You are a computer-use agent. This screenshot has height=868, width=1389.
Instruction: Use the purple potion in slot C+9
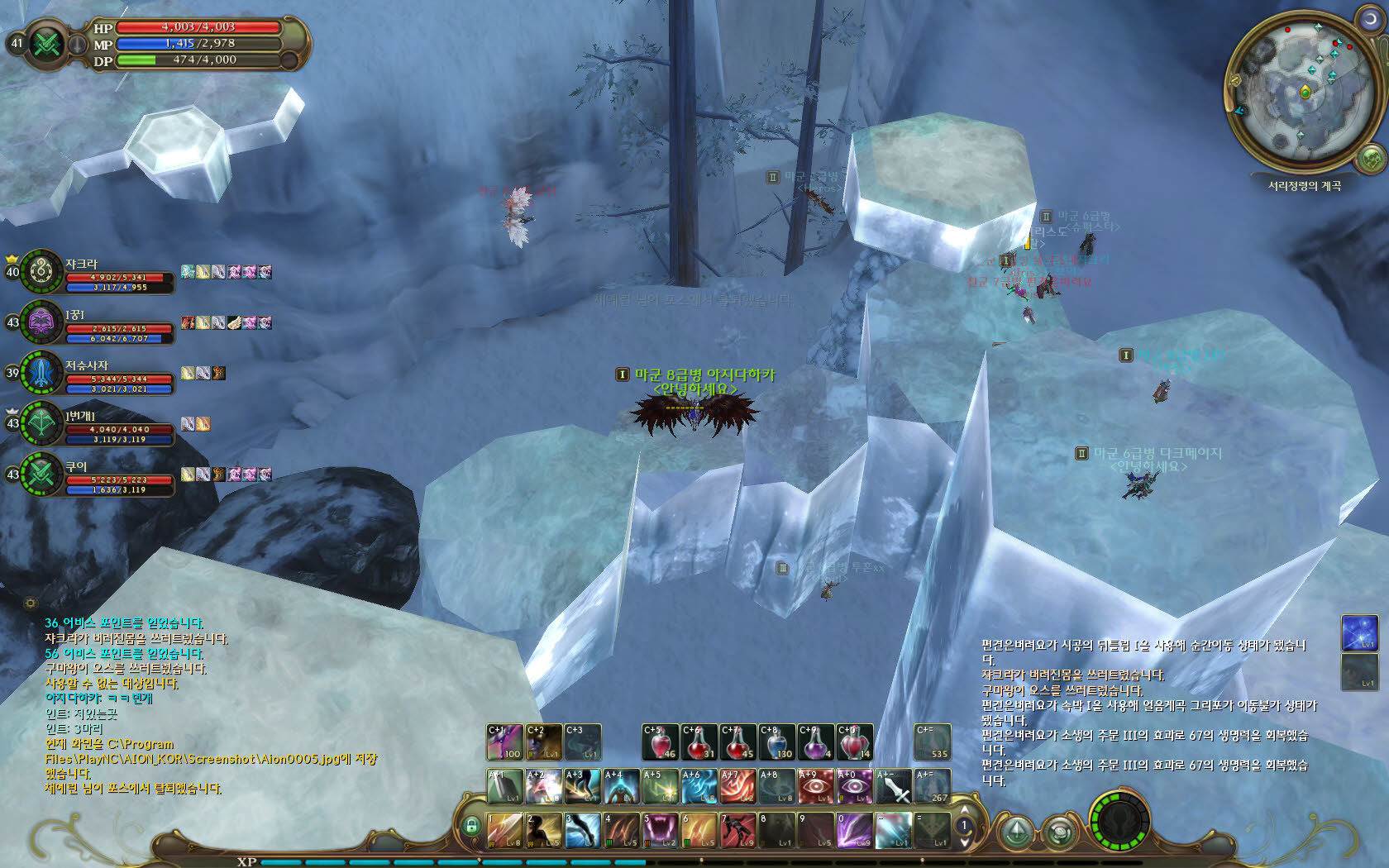click(815, 742)
